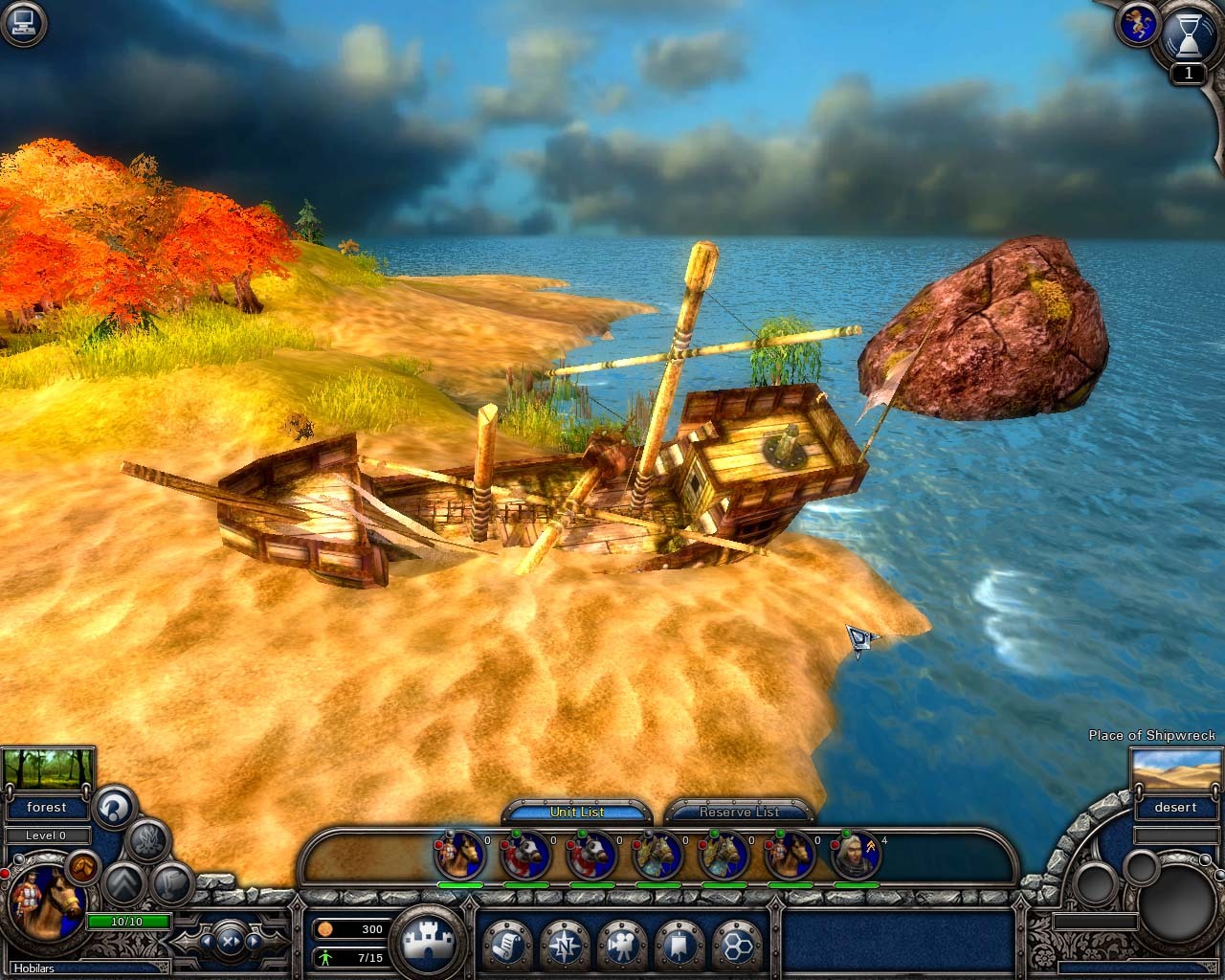This screenshot has width=1225, height=980.
Task: Click the horse head mount icon
Action: point(84,865)
